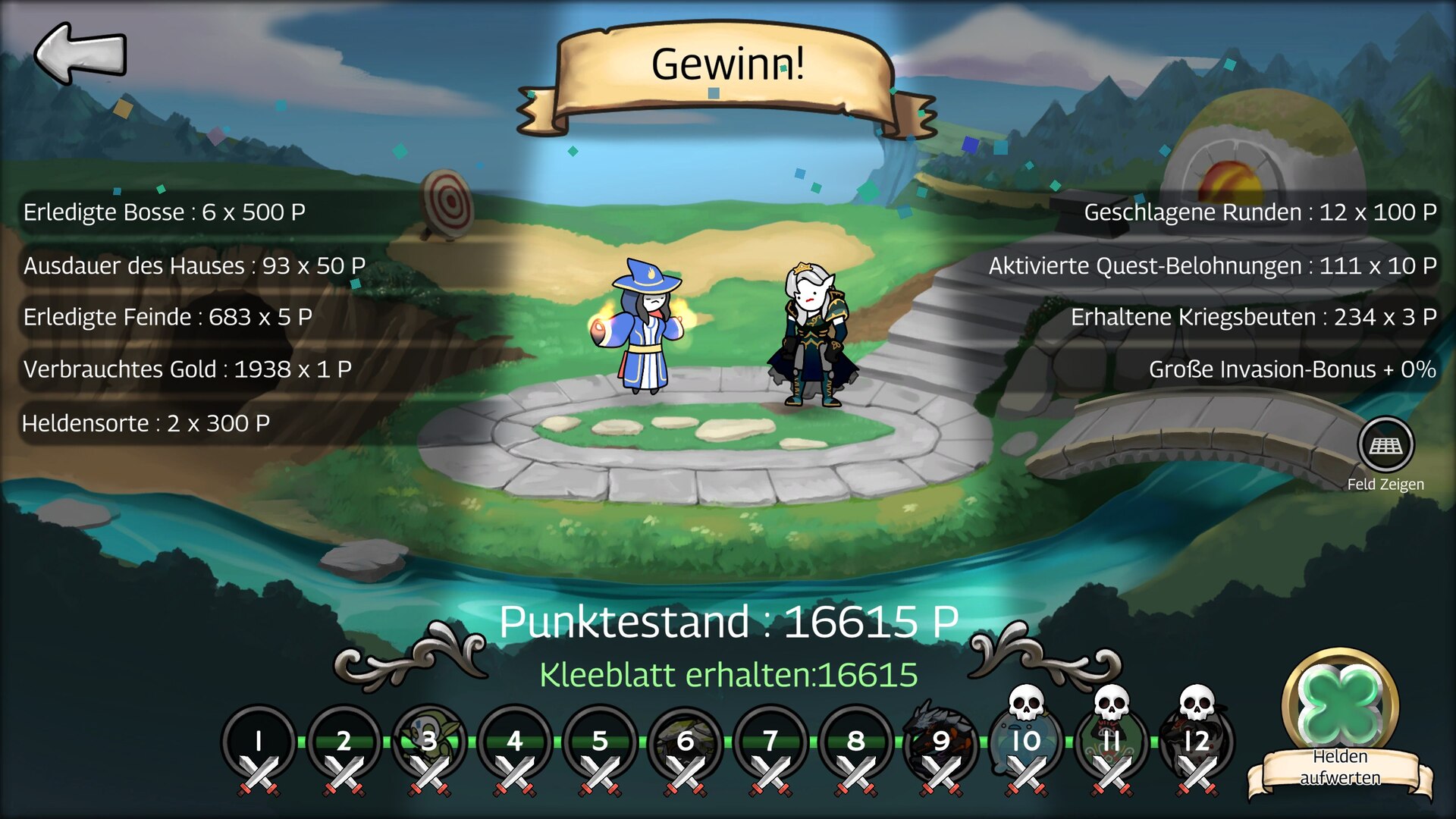Image resolution: width=1456 pixels, height=819 pixels.
Task: Go back using the white arrow
Action: tap(80, 53)
